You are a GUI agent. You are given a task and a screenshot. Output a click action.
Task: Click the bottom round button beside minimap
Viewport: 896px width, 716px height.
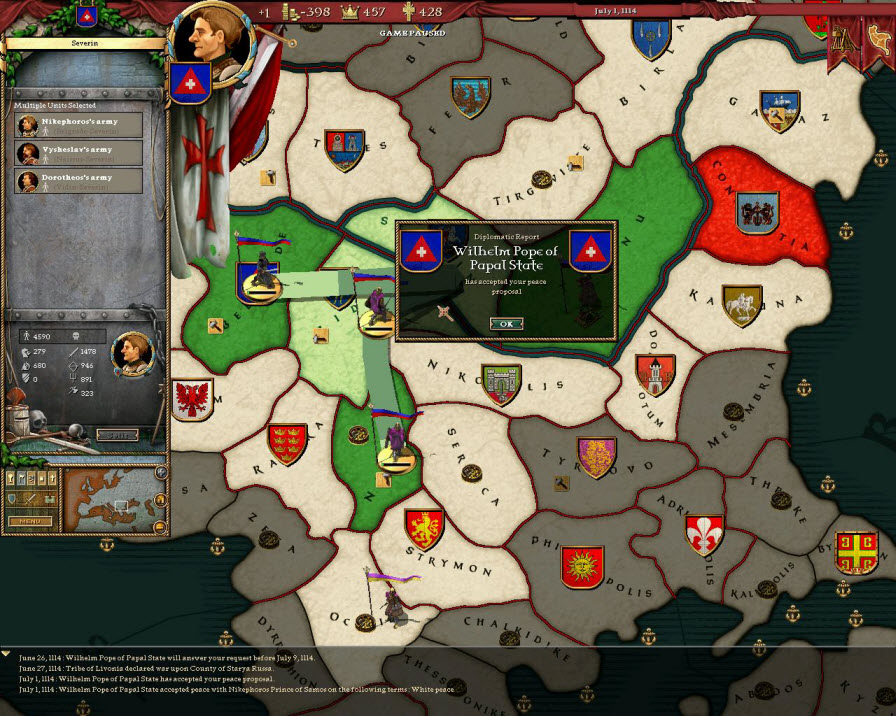click(160, 526)
